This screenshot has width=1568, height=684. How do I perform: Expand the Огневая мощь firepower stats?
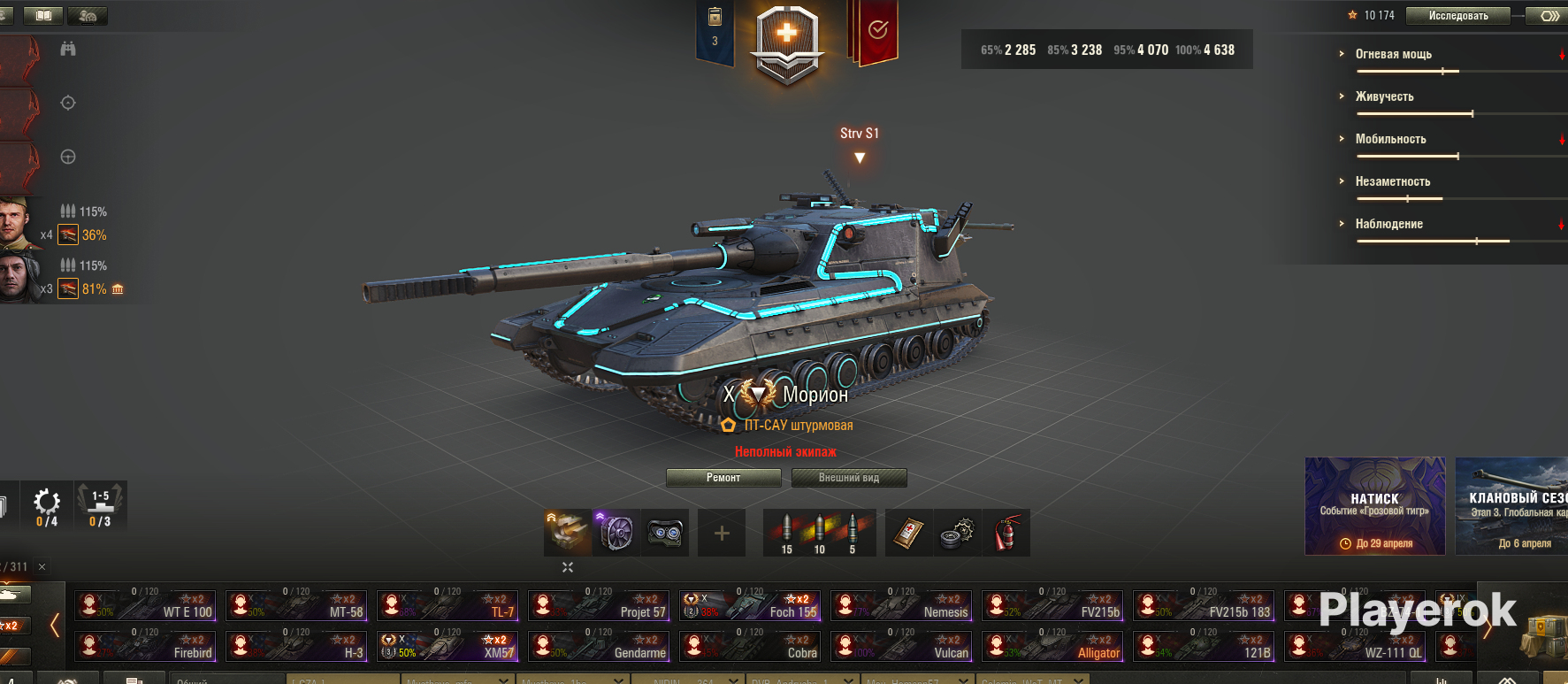coord(1393,54)
